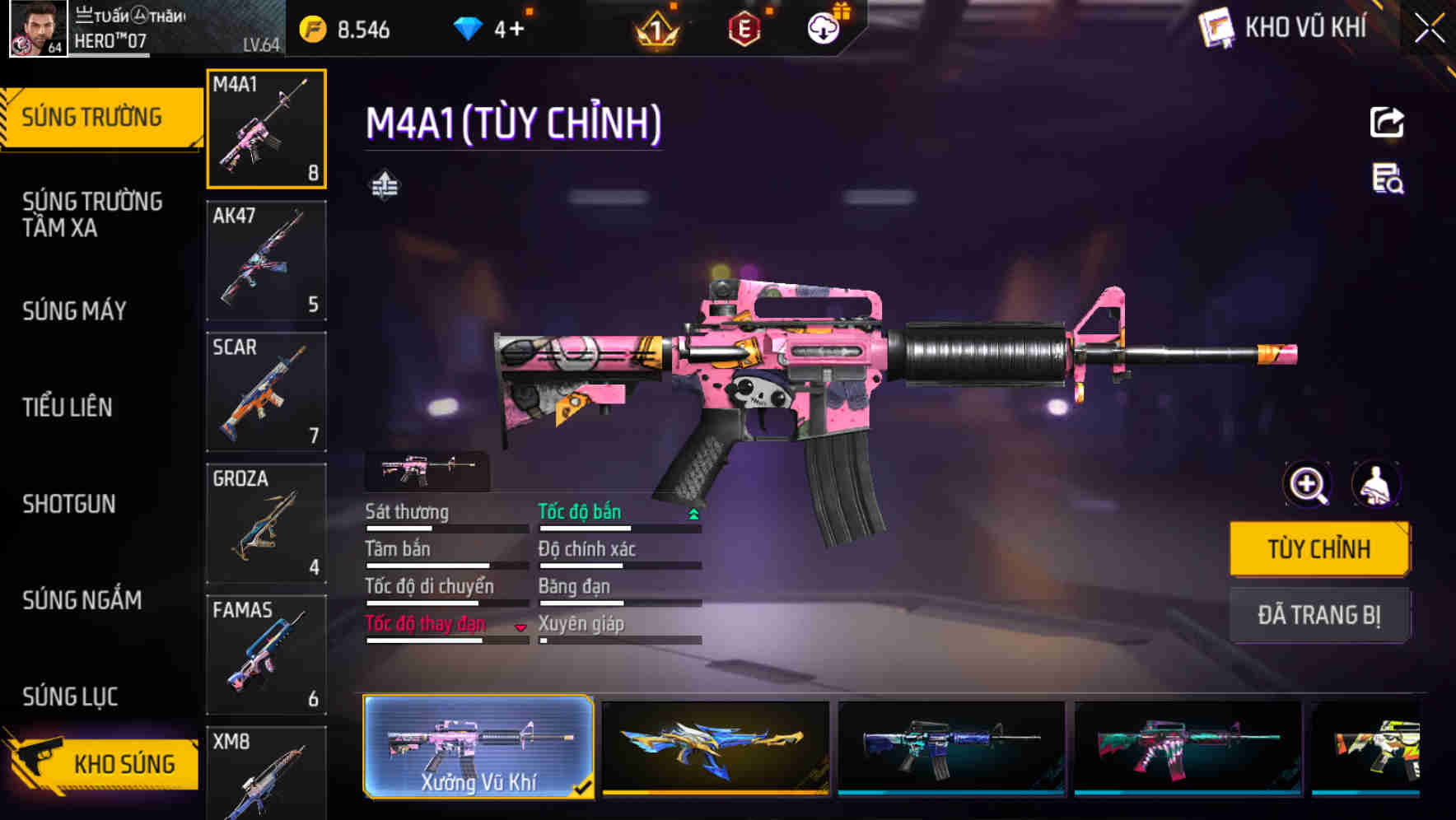Open the rank crown badge at the top
Screen dimensions: 1456x820
point(659,27)
